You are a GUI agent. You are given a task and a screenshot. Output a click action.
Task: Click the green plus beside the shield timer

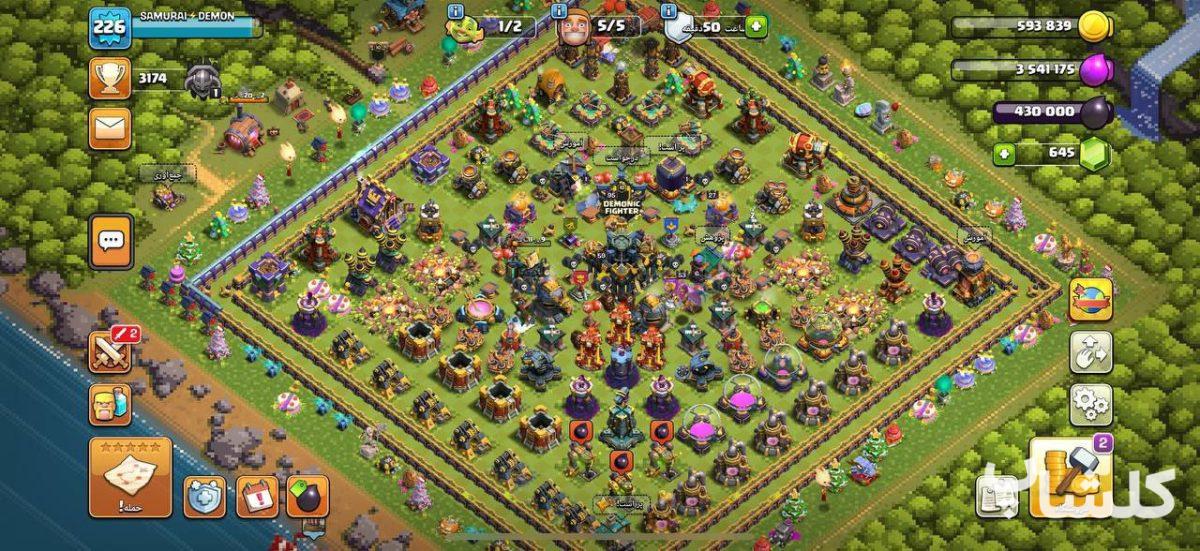[755, 26]
